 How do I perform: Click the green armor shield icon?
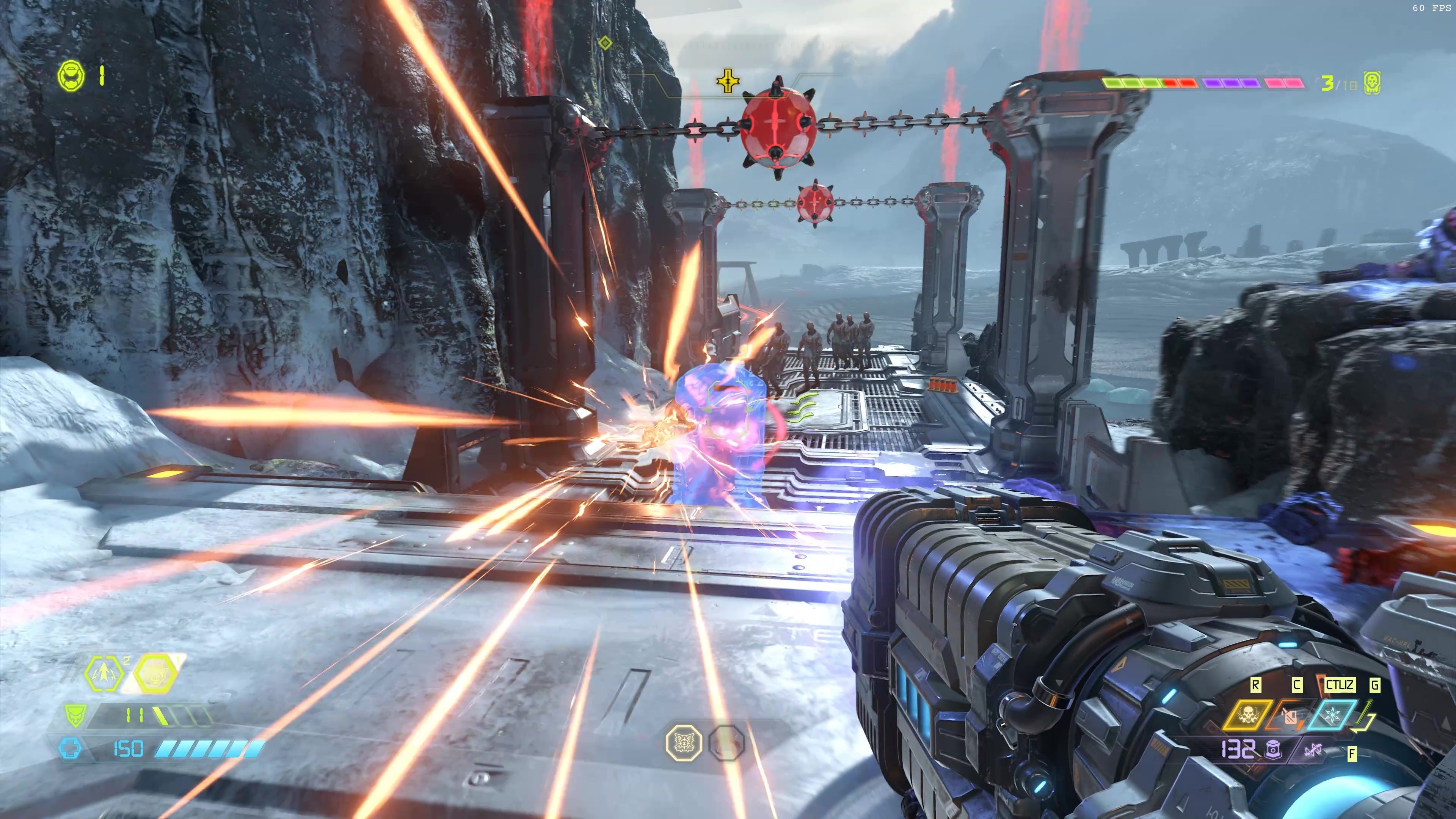[74, 715]
